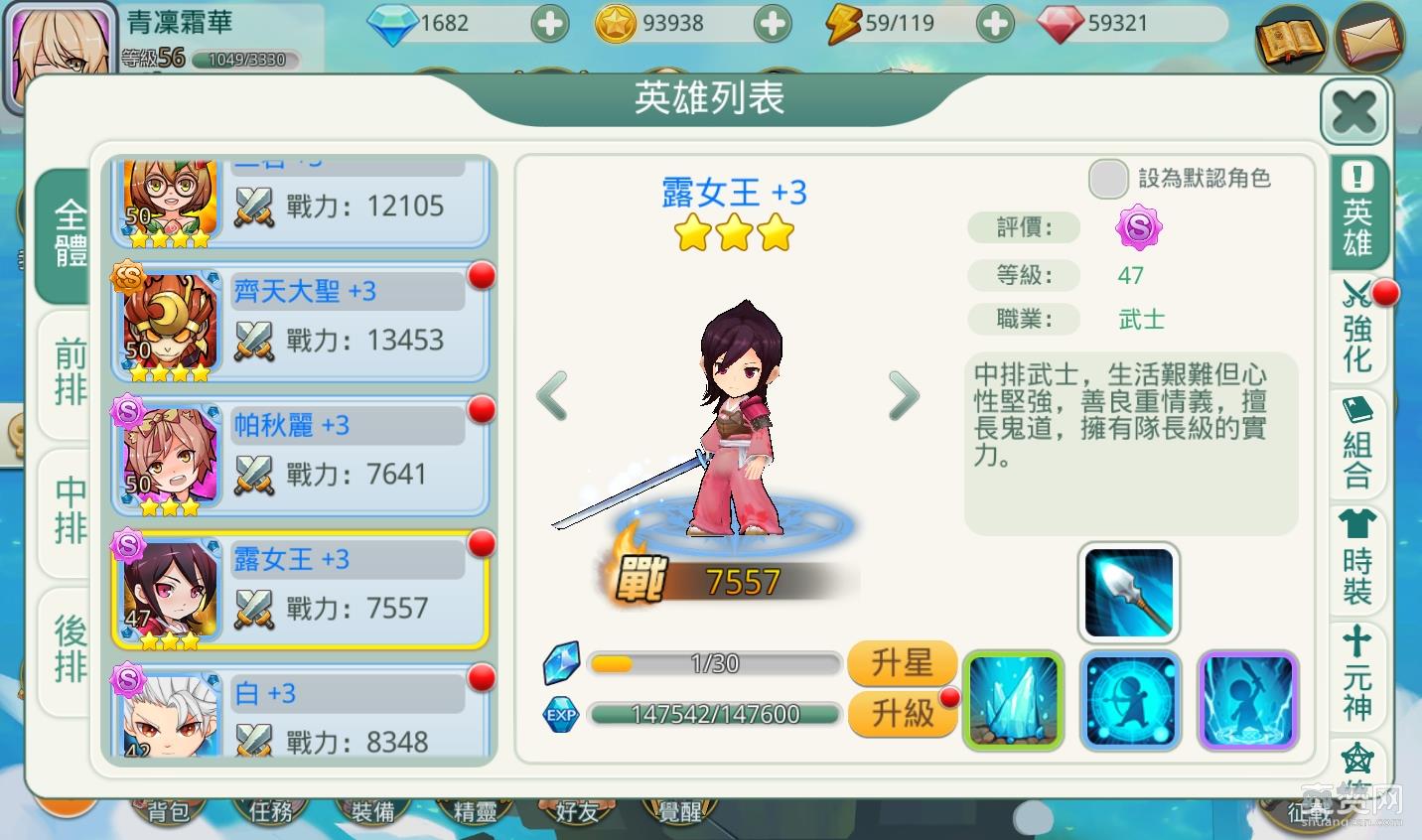Filter heroes by 後排 back row

point(70,648)
